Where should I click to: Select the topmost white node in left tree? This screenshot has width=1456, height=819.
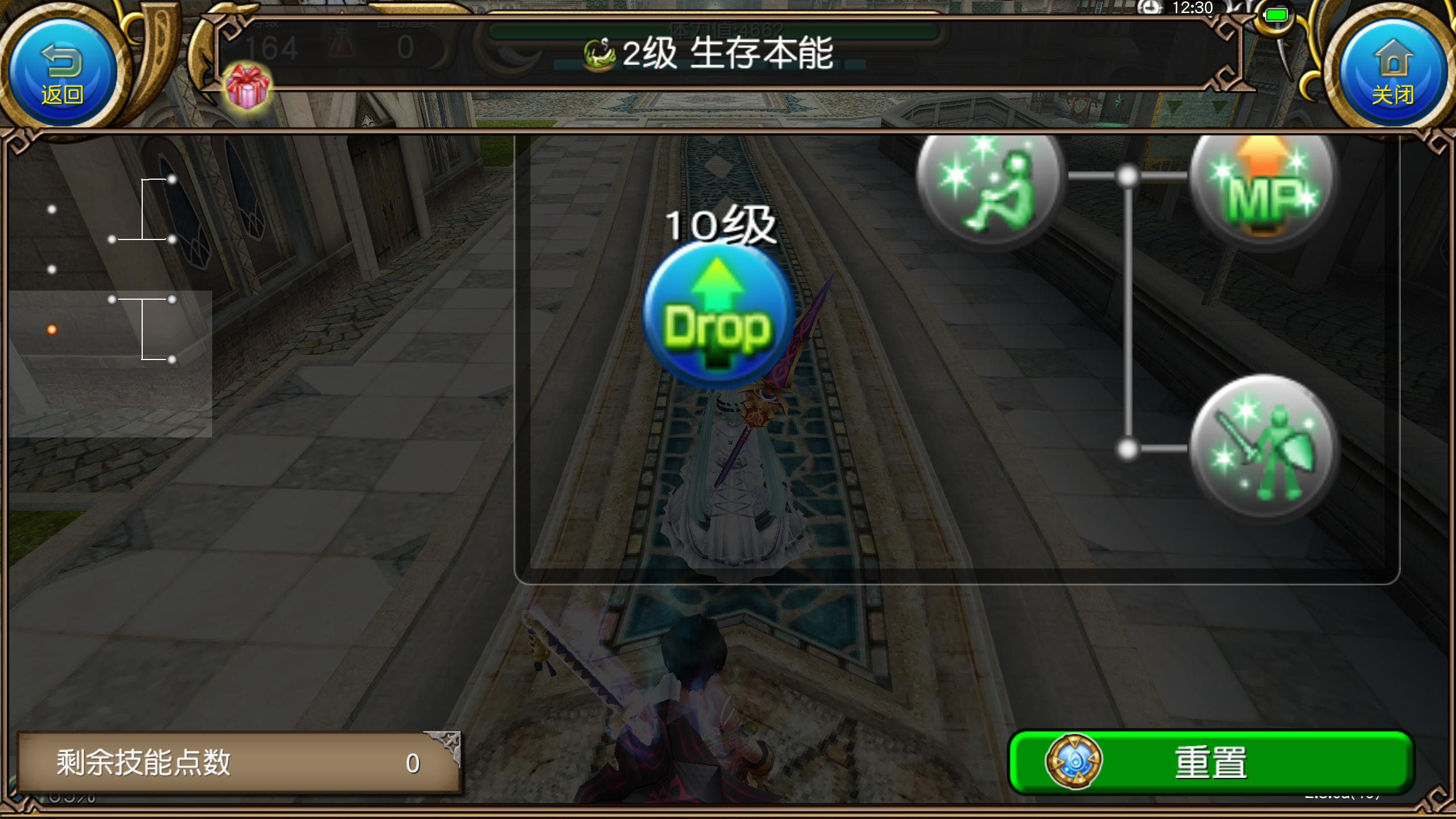pos(172,179)
